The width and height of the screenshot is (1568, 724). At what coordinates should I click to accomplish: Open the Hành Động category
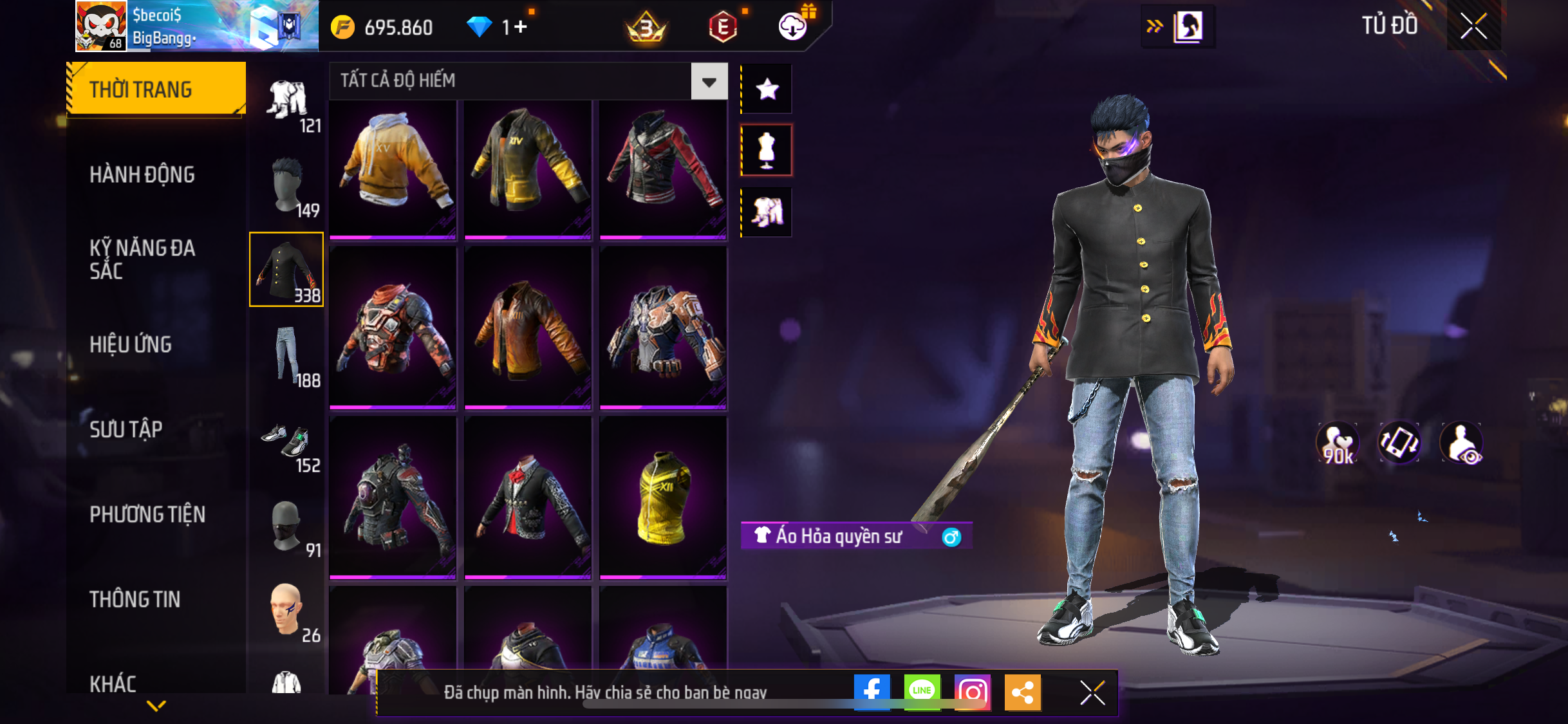[142, 174]
